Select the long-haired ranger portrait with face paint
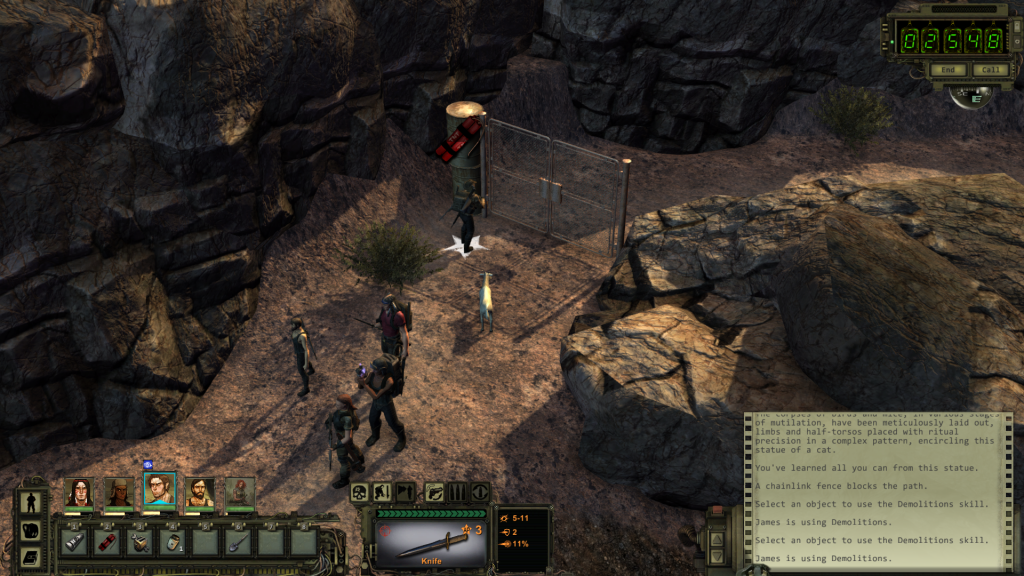Image resolution: width=1024 pixels, height=576 pixels. (x=78, y=491)
